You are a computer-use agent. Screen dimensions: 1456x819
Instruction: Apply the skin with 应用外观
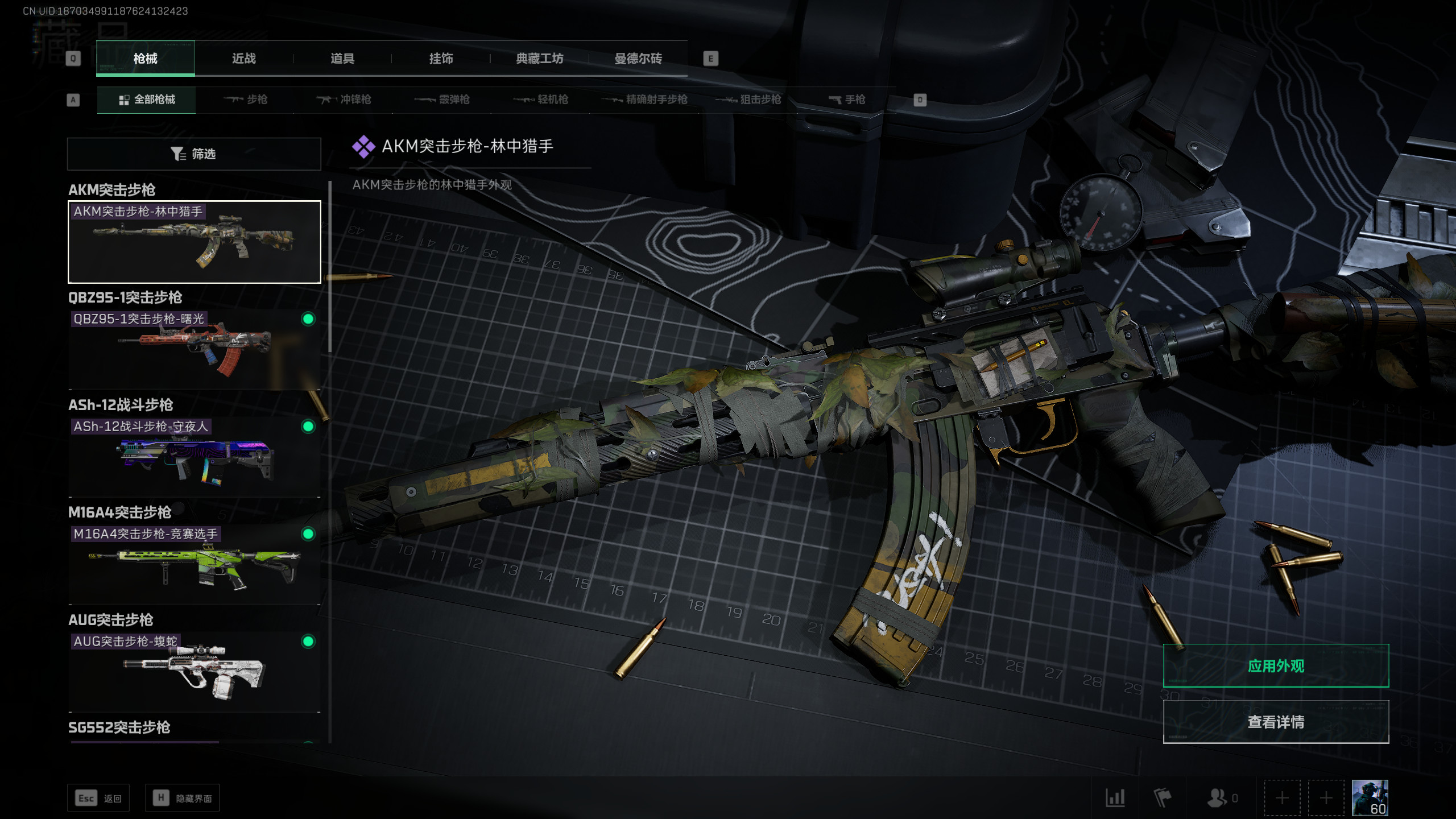coord(1276,666)
